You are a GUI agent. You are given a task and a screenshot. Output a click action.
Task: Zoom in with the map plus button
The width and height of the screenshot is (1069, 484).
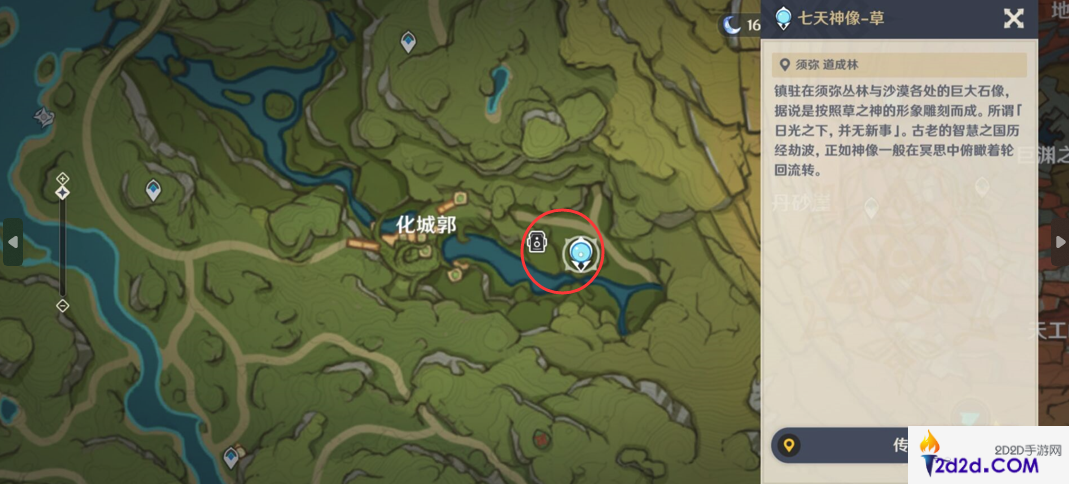pos(62,179)
